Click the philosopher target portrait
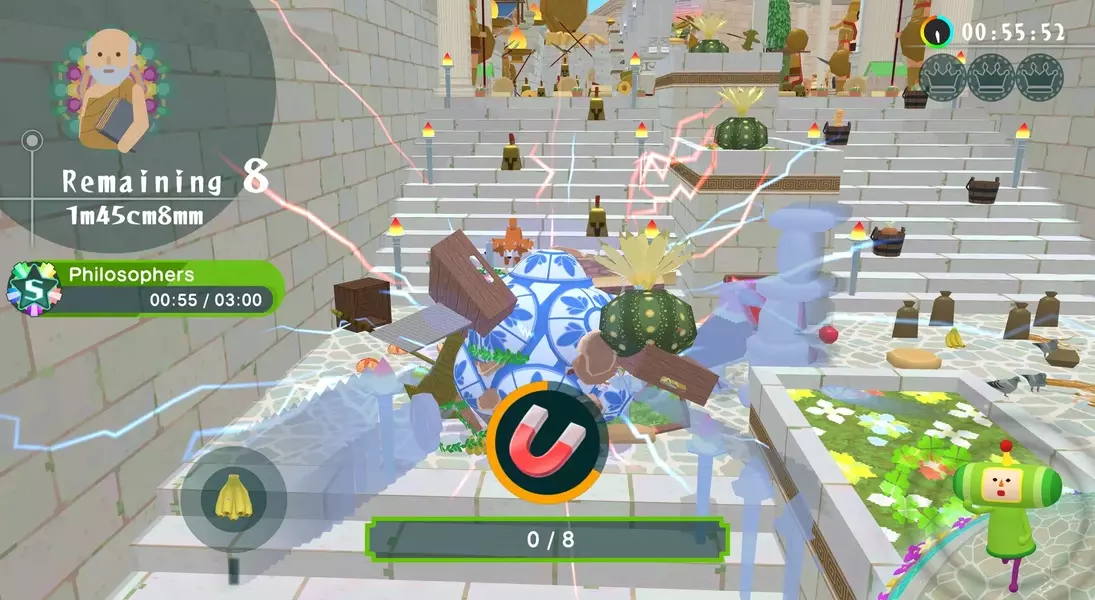 [109, 89]
